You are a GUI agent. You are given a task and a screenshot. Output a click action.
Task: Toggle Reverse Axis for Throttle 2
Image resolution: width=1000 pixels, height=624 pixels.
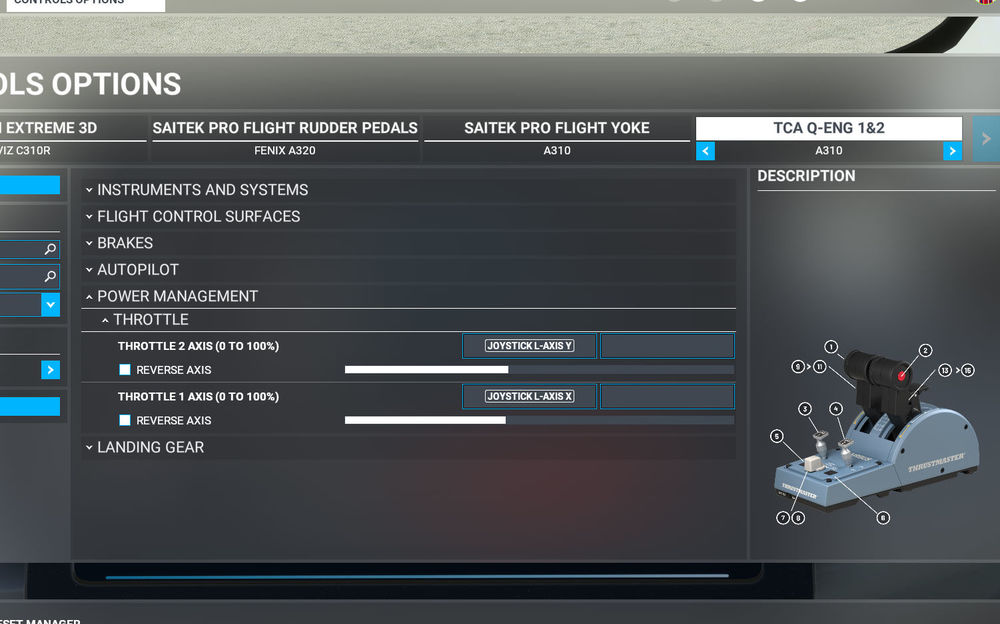125,370
